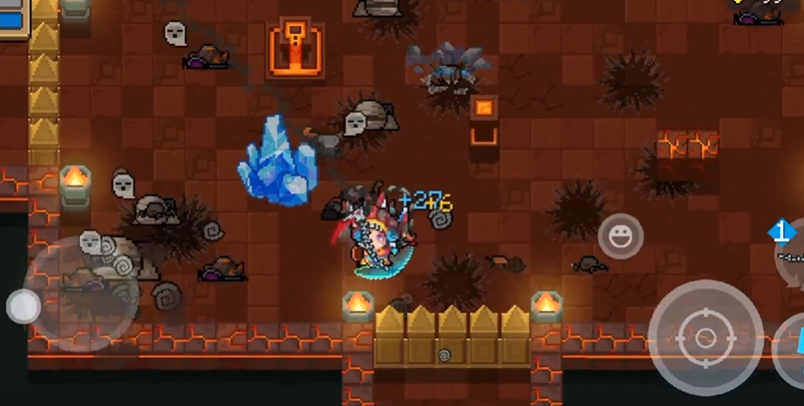Tap the virtual joystick thumb knob

22,306
